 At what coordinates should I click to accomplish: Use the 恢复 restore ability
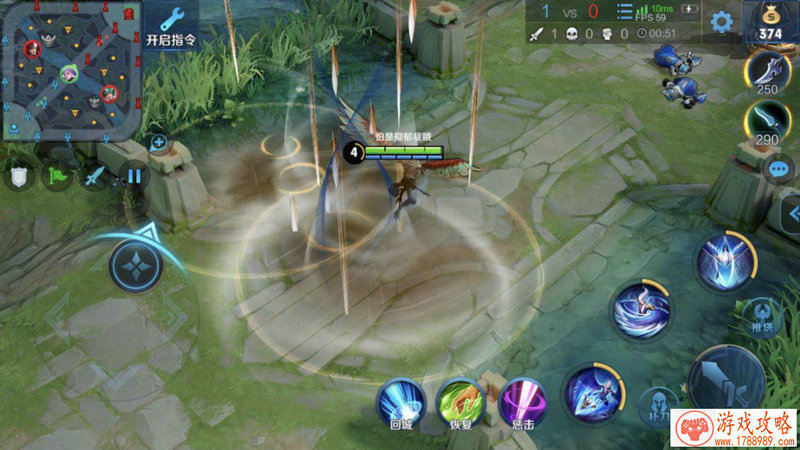(460, 402)
